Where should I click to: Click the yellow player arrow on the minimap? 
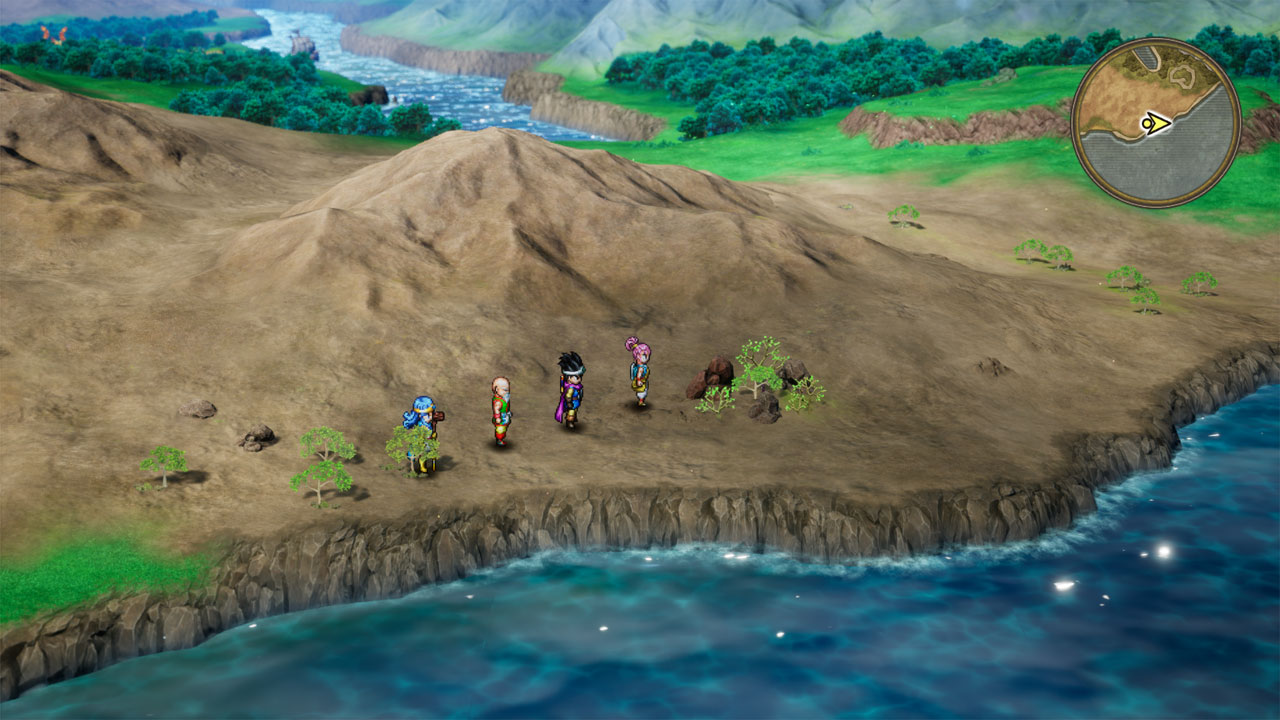[x=1156, y=124]
